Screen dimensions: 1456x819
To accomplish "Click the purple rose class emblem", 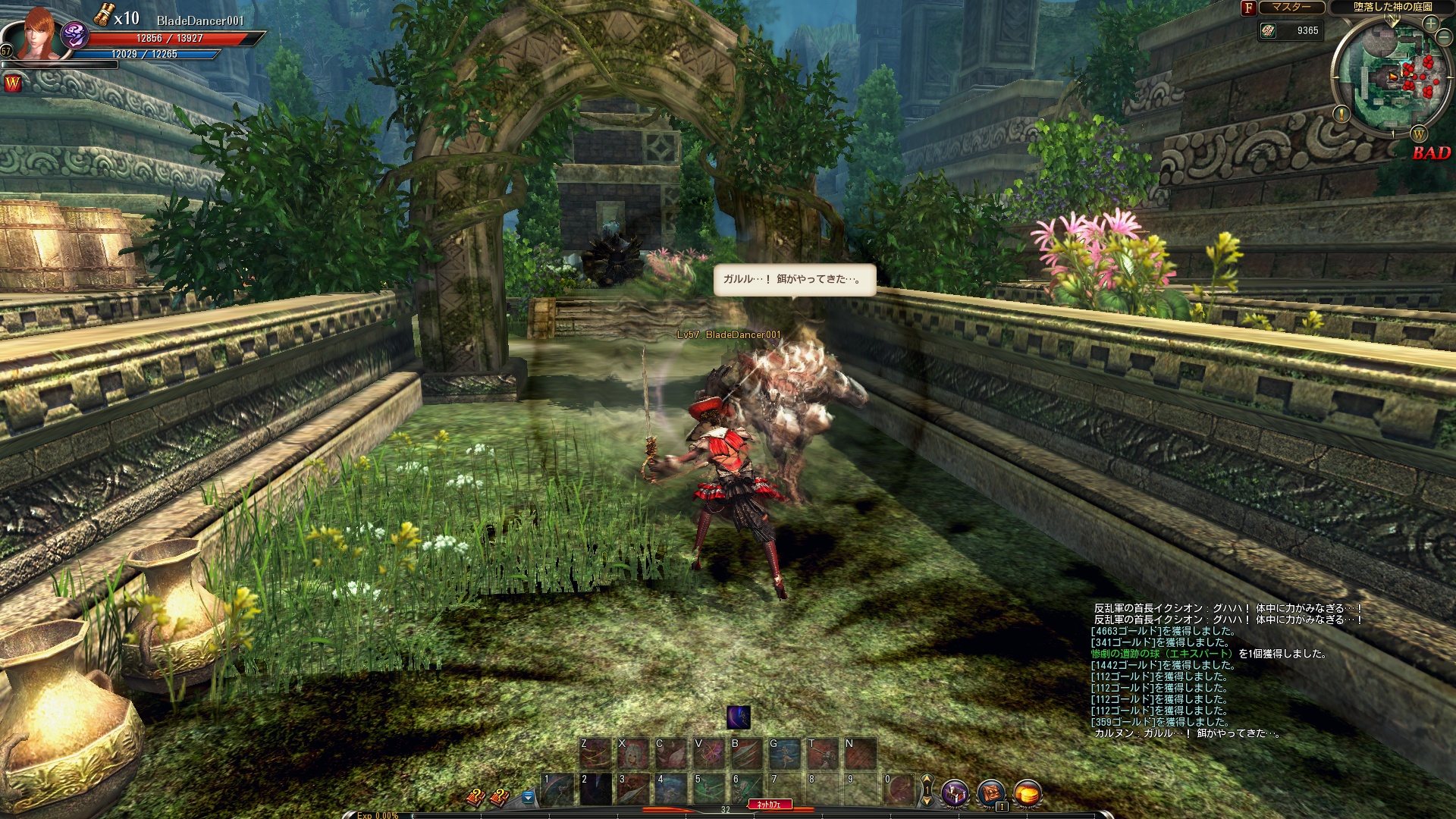I will [x=75, y=34].
